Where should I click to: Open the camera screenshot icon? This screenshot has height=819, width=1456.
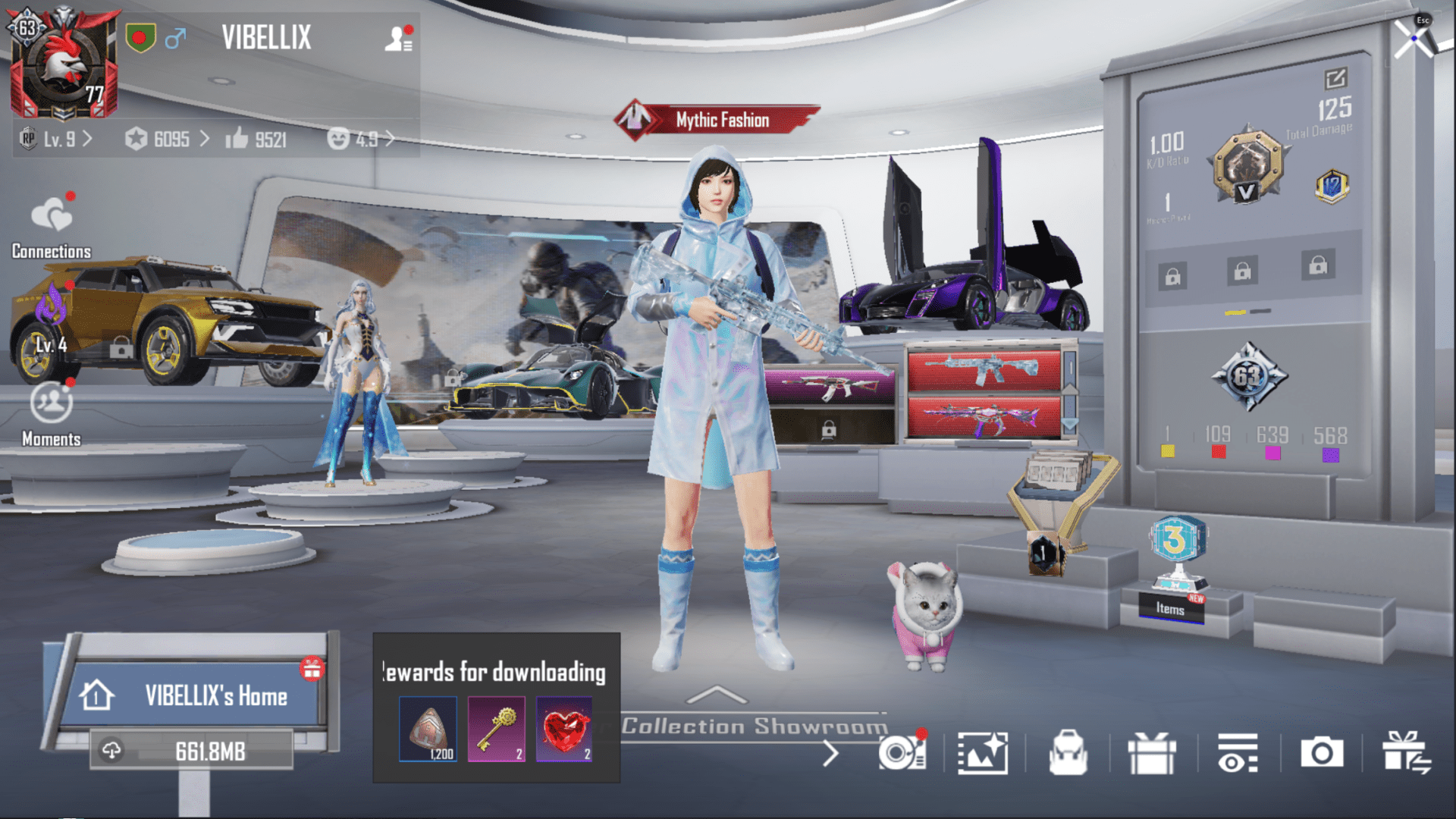point(1322,754)
